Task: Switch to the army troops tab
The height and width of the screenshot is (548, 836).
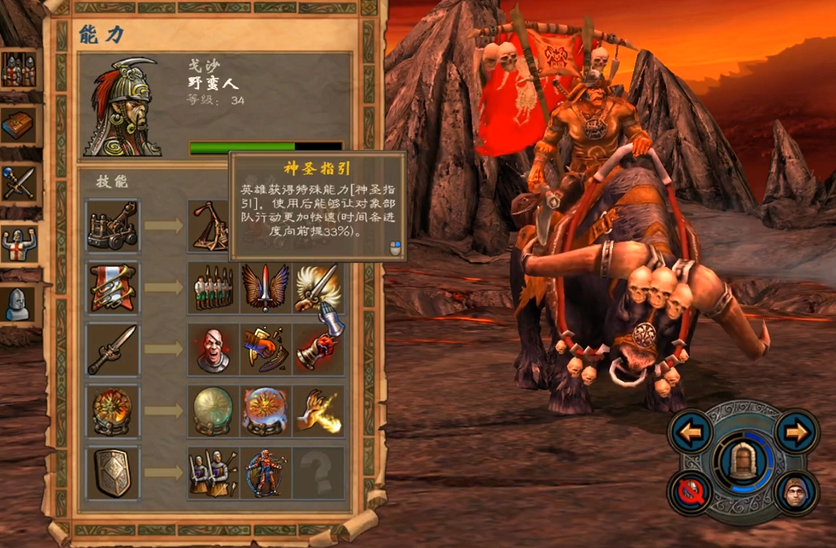Action: pos(18,71)
